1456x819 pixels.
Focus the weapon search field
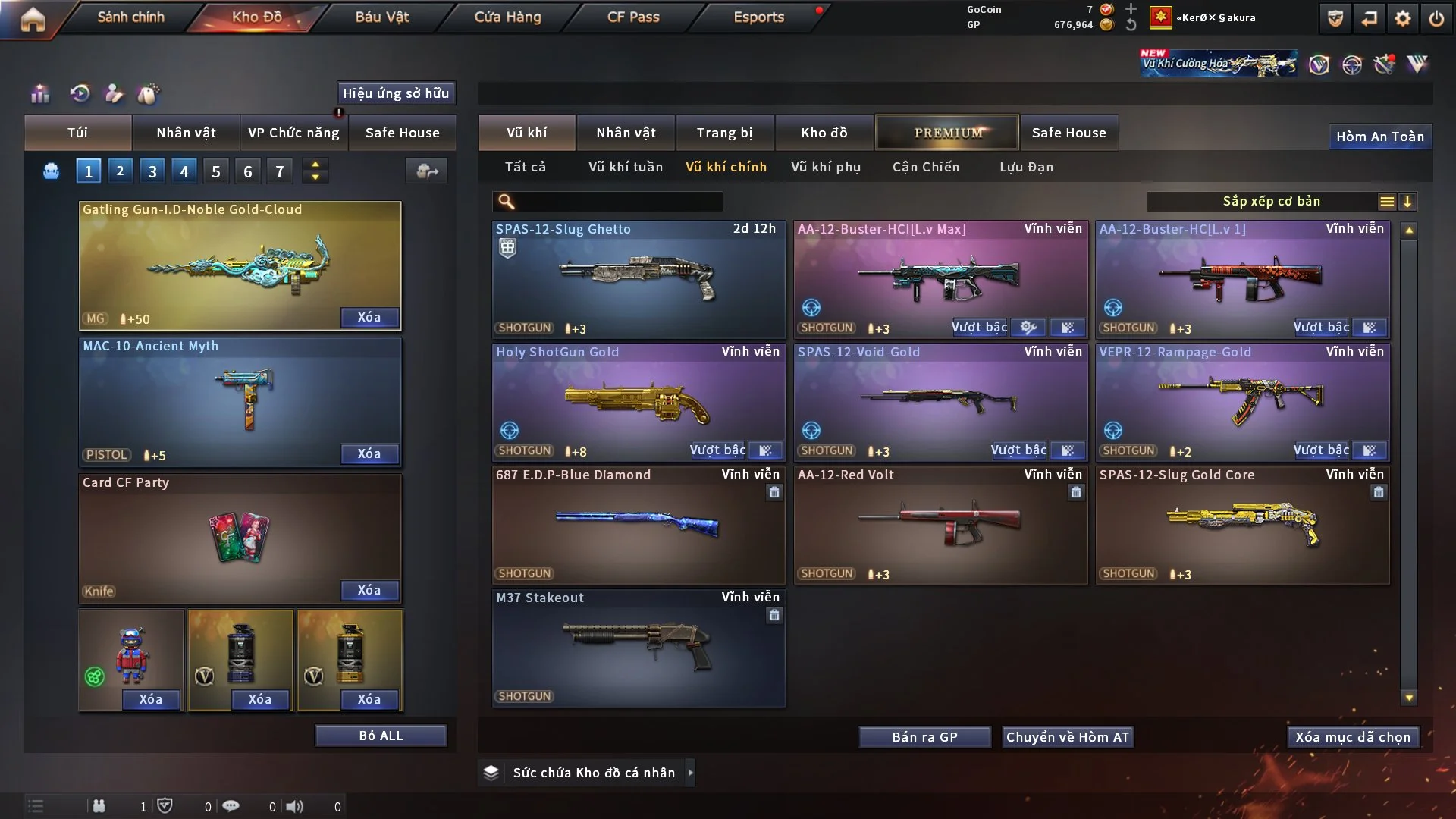point(618,202)
